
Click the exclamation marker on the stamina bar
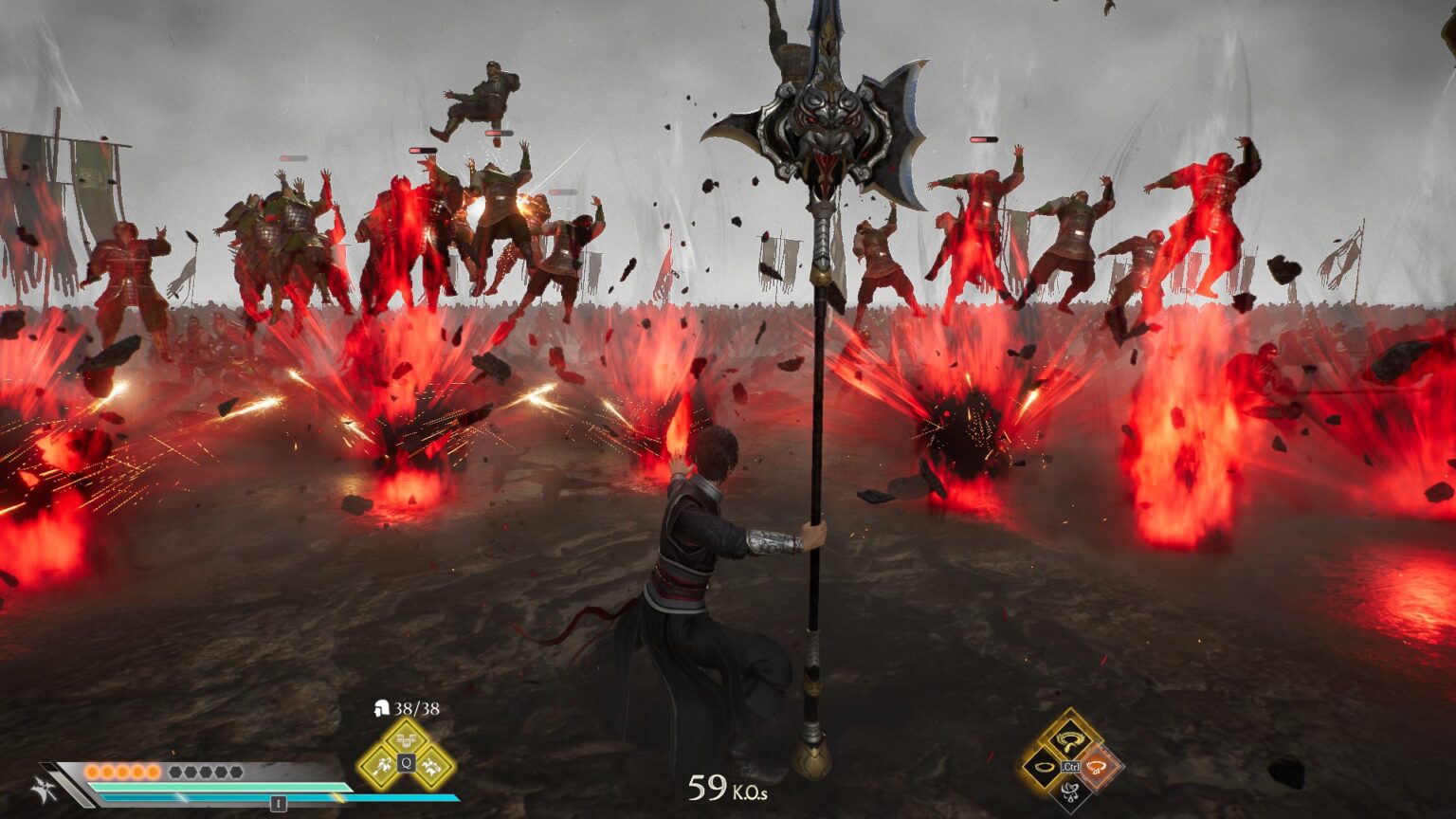[x=279, y=804]
